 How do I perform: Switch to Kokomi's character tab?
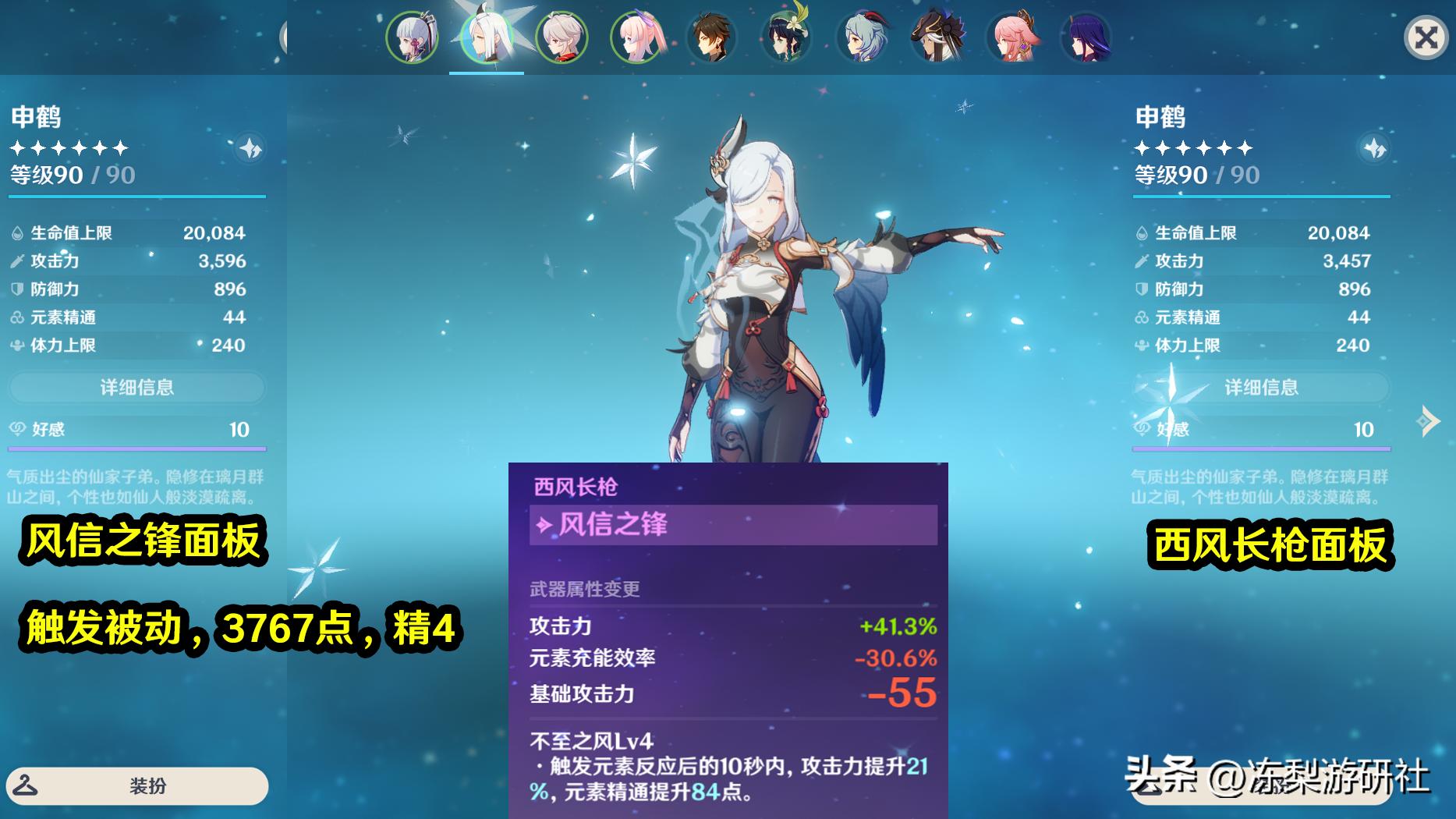636,35
